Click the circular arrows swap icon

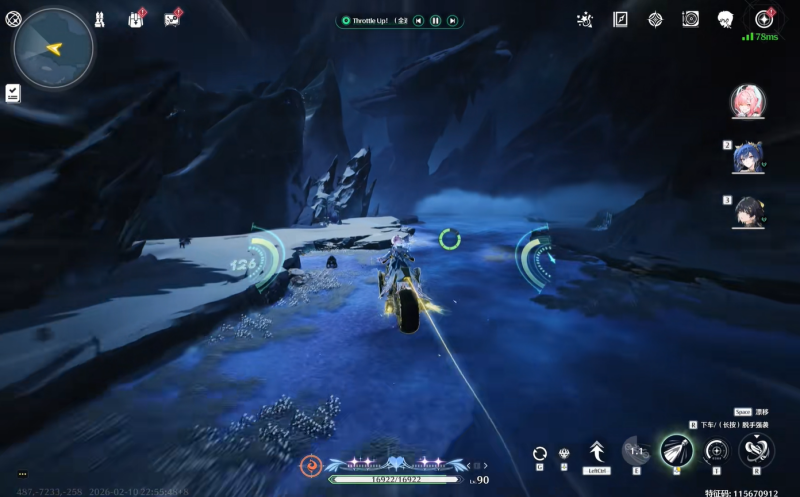click(540, 454)
